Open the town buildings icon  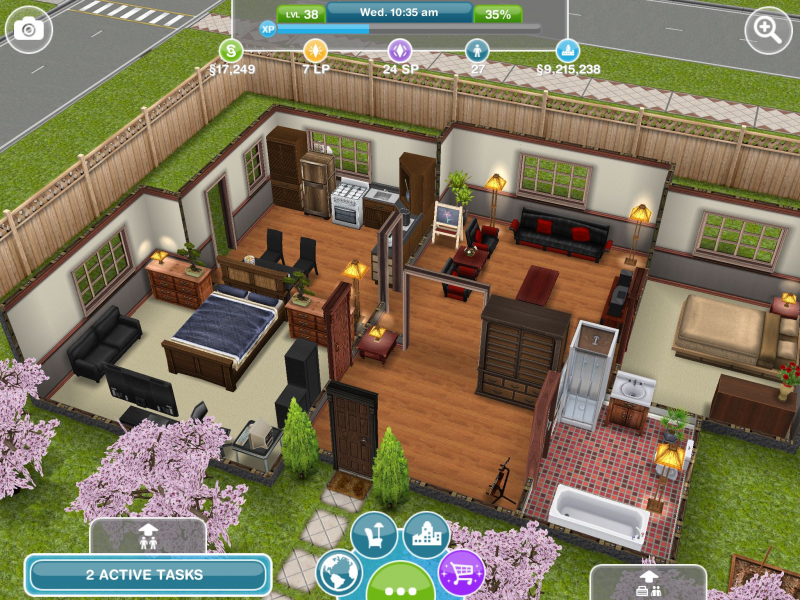pyautogui.click(x=426, y=536)
